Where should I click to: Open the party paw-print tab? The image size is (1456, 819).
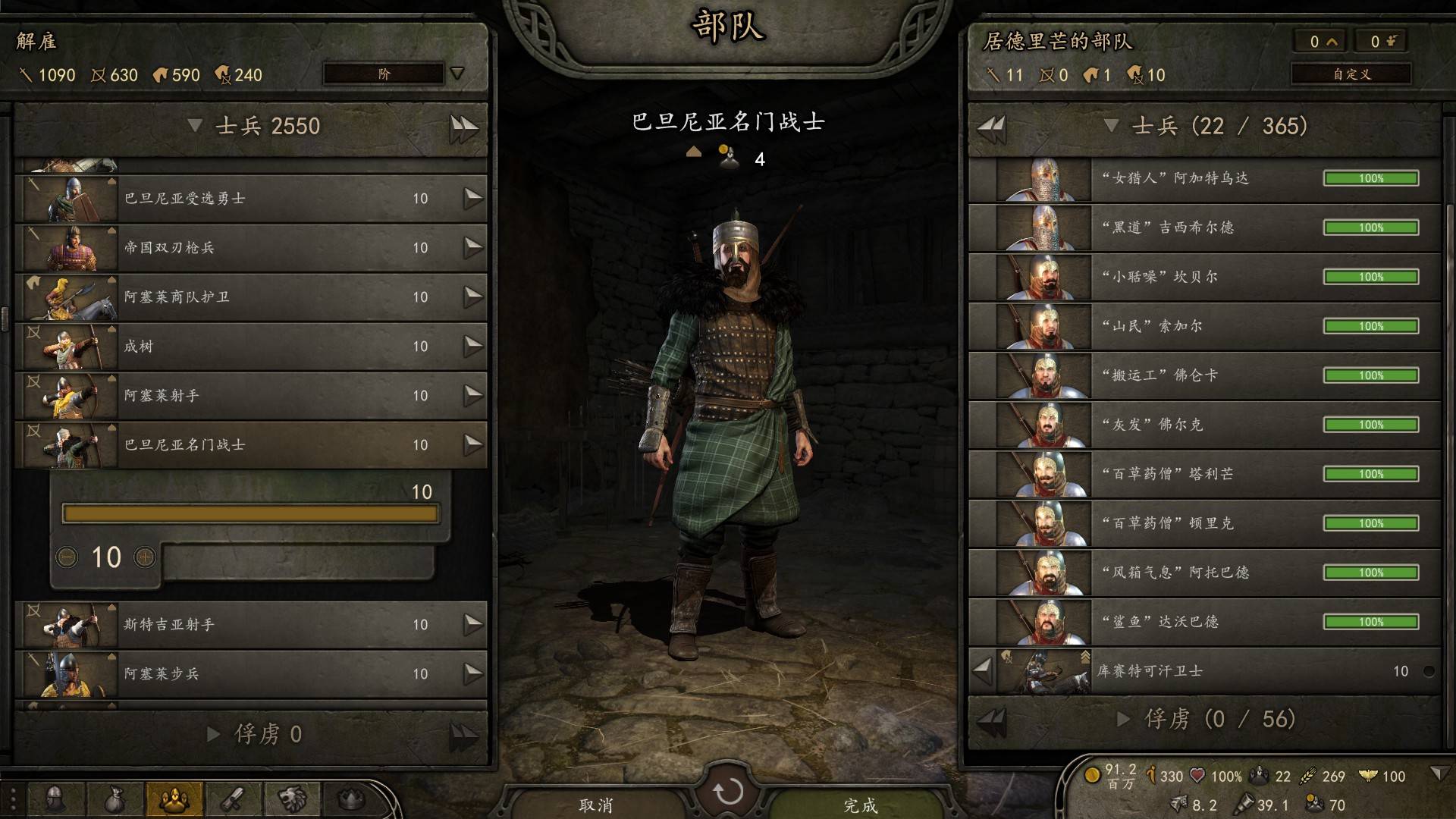(174, 799)
